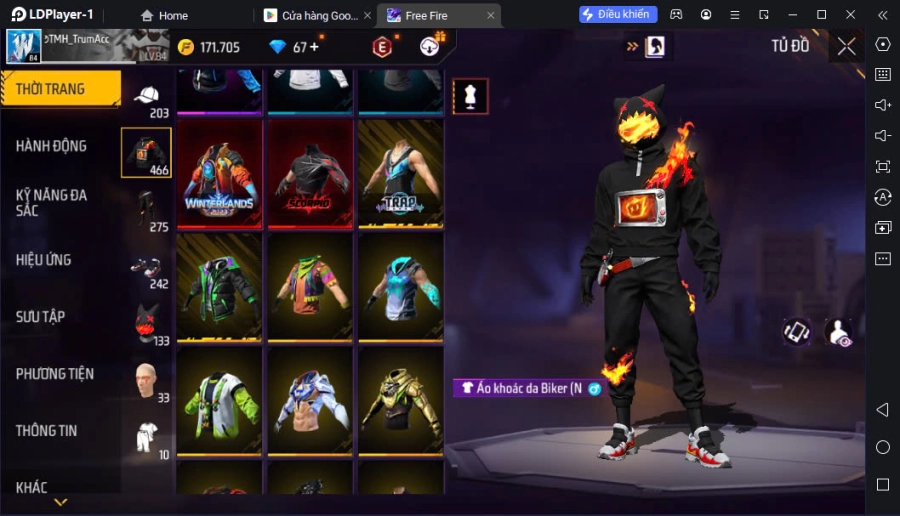Image resolution: width=900 pixels, height=516 pixels.
Task: Choose the lime green and white jacket
Action: point(219,400)
